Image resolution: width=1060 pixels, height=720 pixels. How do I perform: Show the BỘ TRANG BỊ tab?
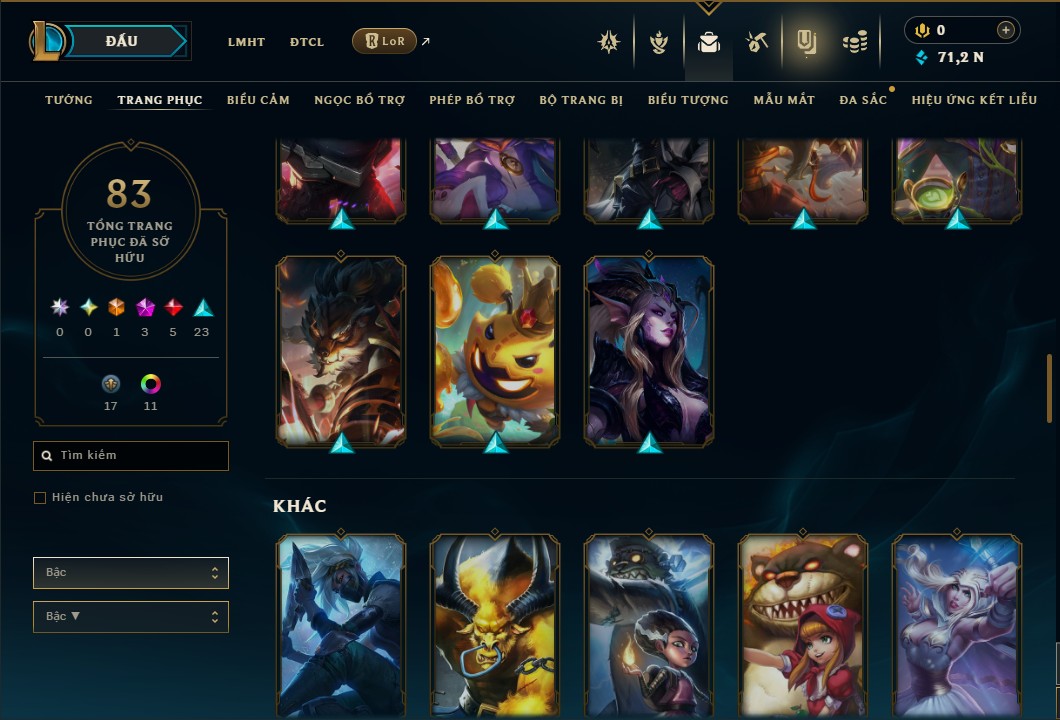(x=581, y=100)
